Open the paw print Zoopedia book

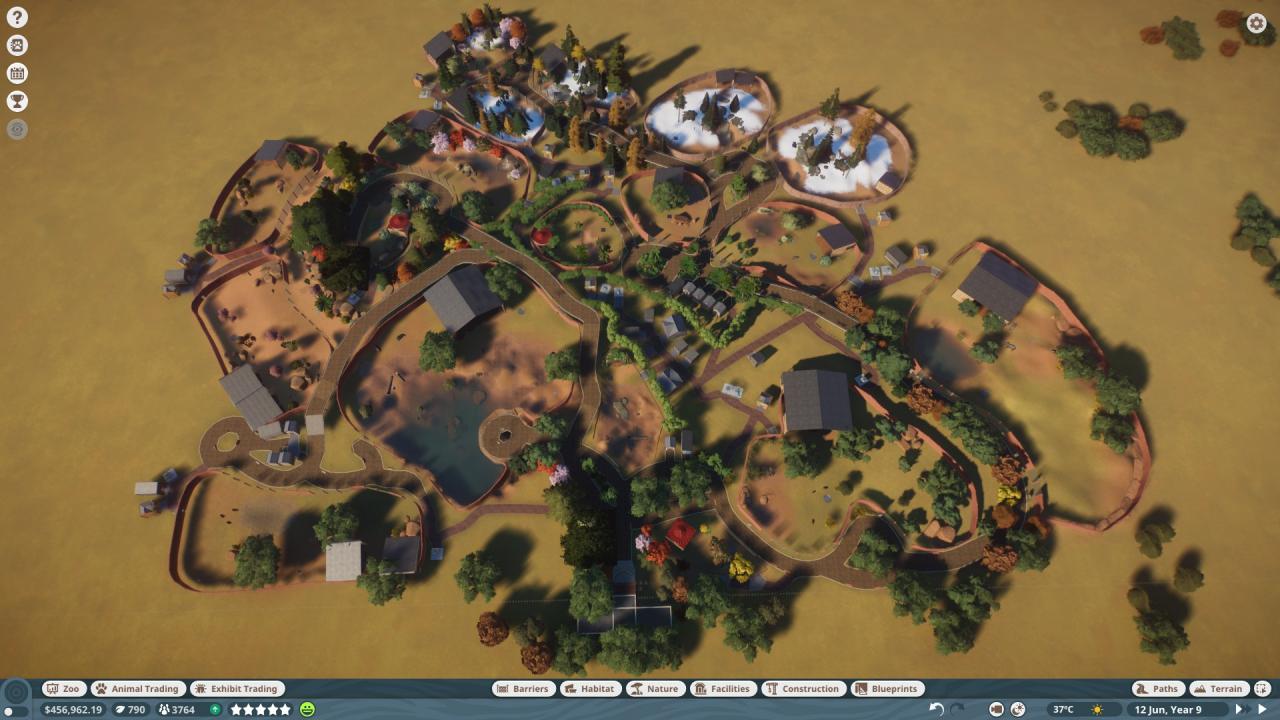(x=17, y=45)
